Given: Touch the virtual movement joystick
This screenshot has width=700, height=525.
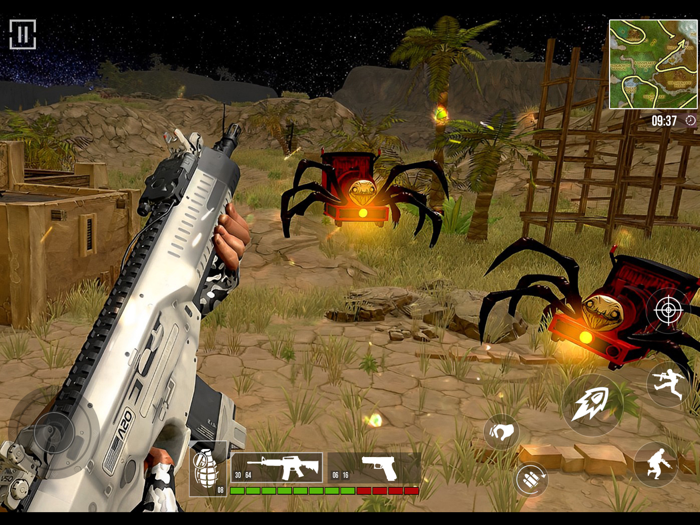Looking at the screenshot, I should (50, 436).
